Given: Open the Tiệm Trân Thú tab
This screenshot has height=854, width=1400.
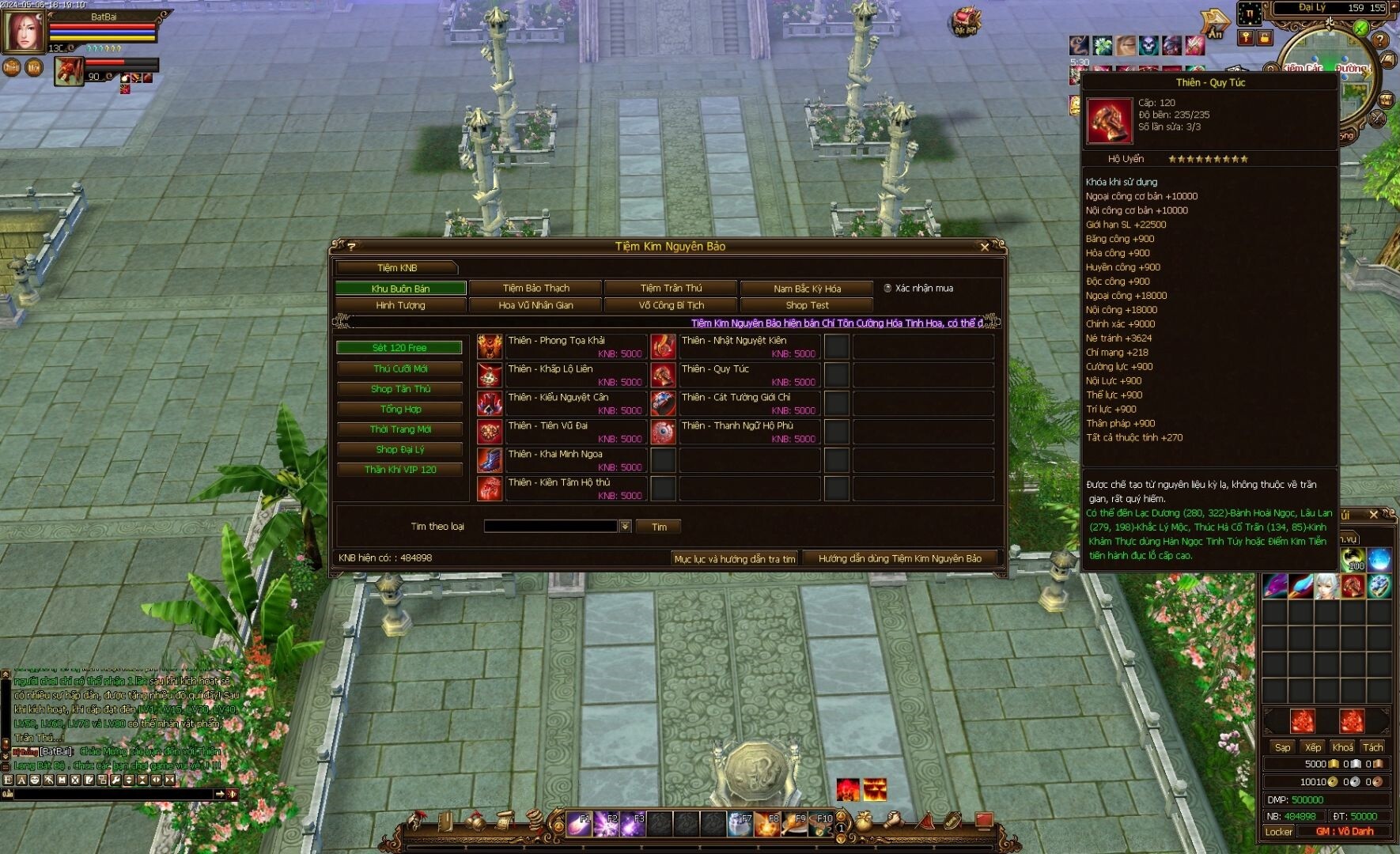Looking at the screenshot, I should (671, 288).
